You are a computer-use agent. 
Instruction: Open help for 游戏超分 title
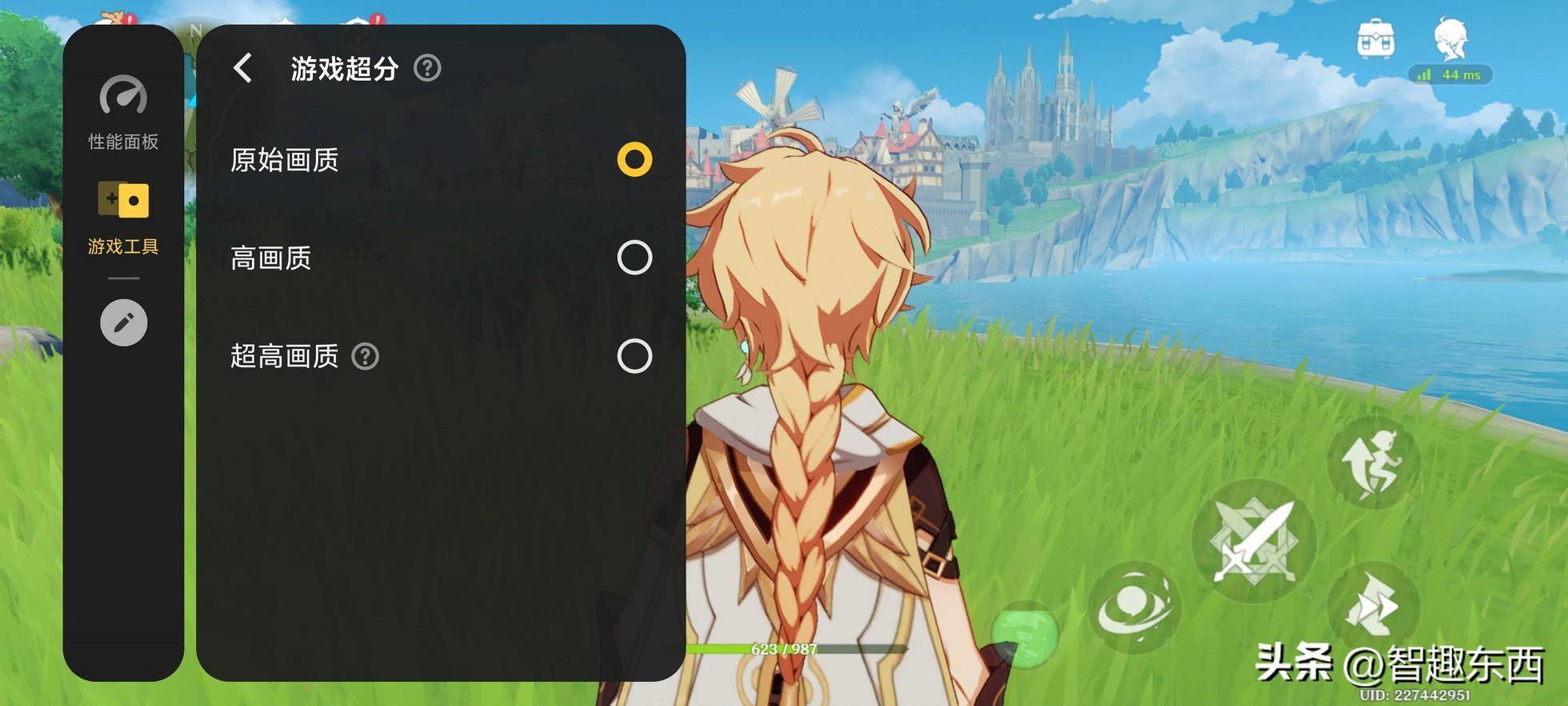[427, 68]
